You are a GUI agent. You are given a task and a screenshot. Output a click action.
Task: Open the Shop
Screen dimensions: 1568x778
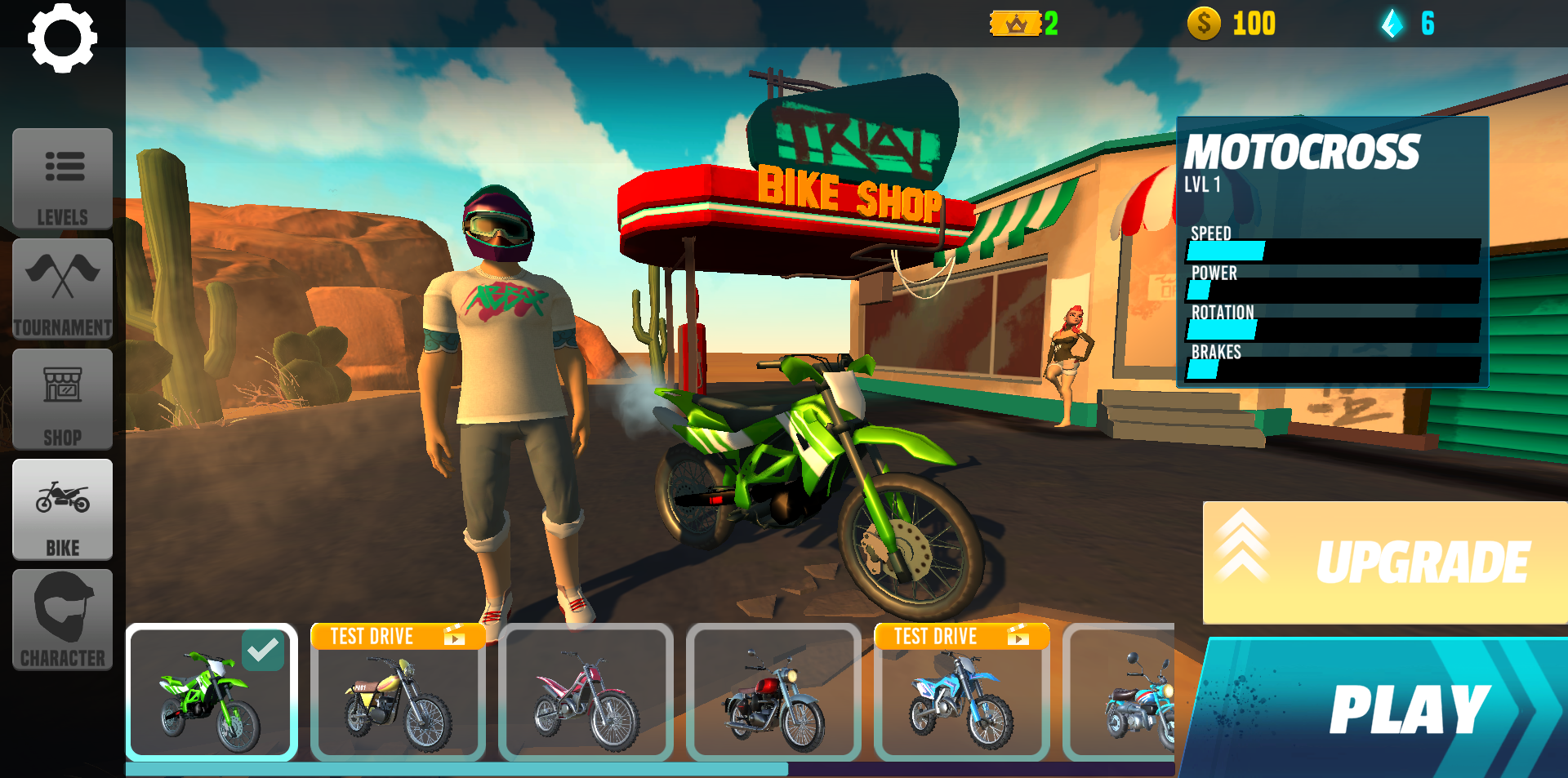point(62,399)
